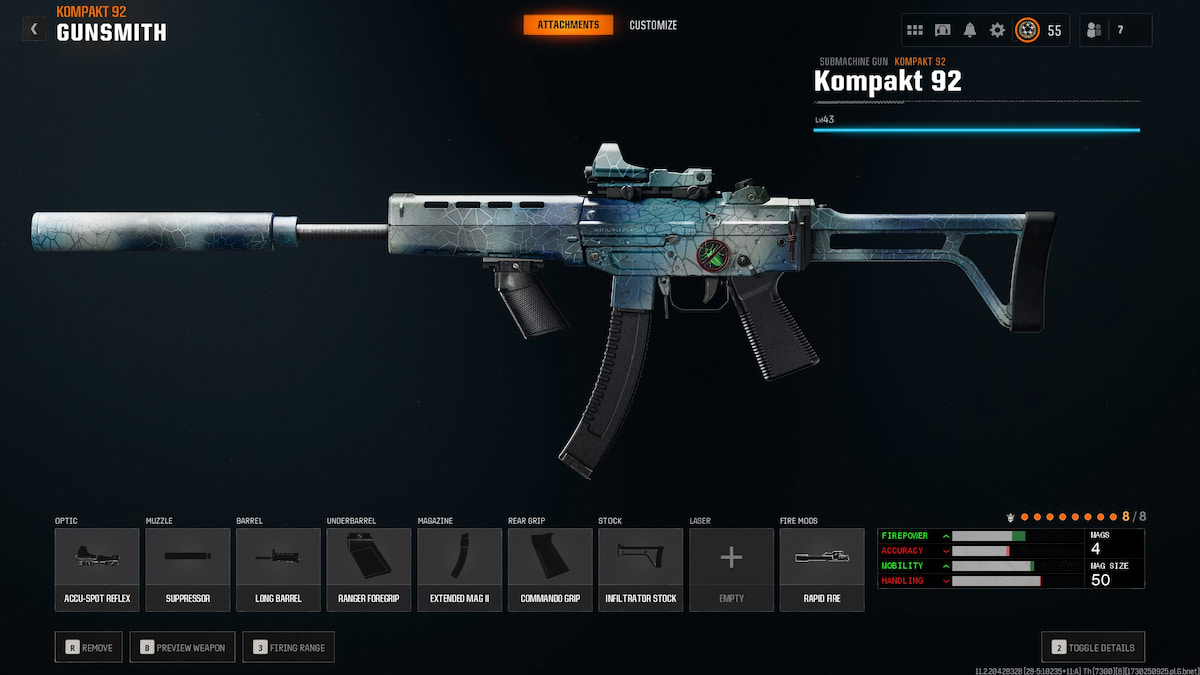
Task: Select the Extended Mag II magazine slot
Action: tap(460, 569)
